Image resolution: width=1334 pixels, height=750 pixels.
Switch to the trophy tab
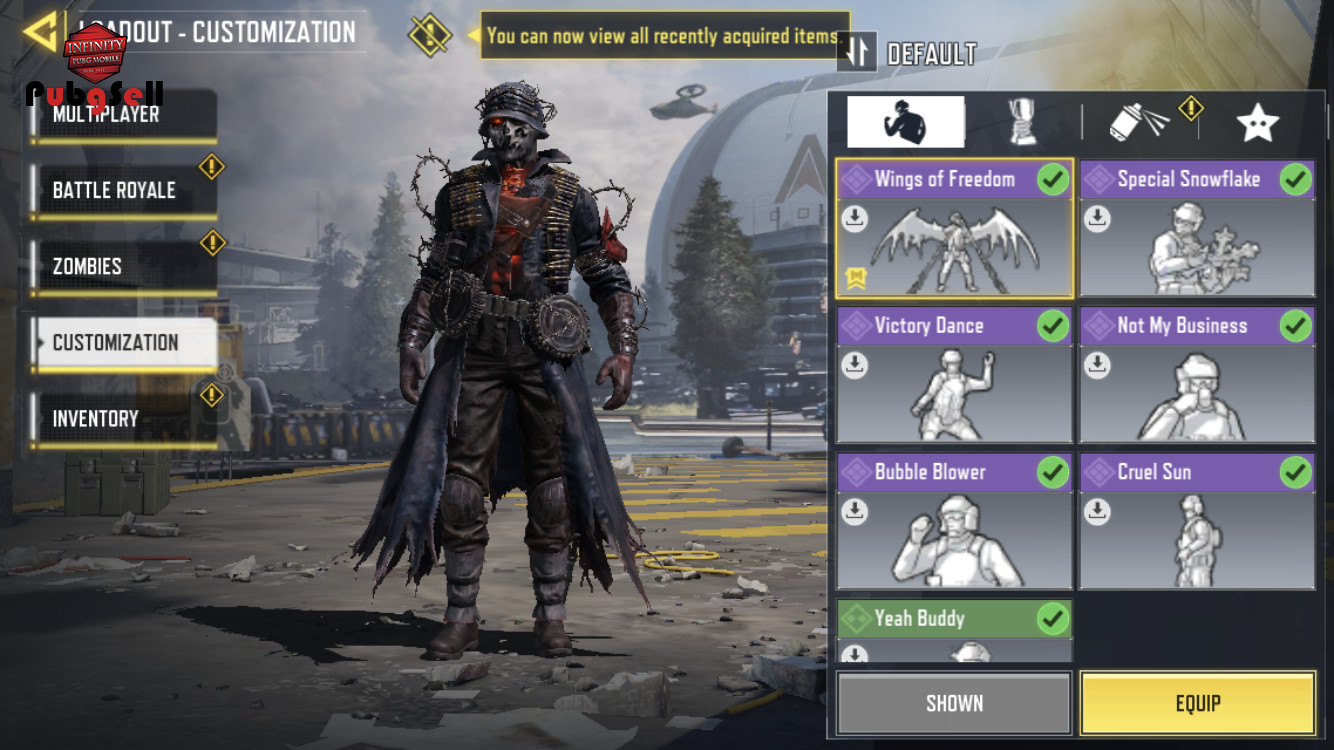[1022, 122]
